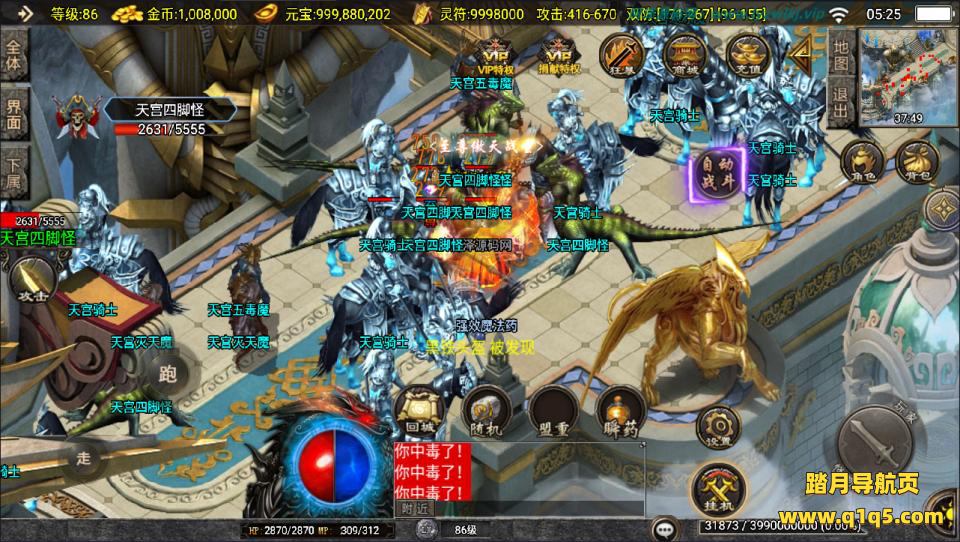Screen dimensions: 960x542
Task: Click the 退出 exit button
Action: 841,100
